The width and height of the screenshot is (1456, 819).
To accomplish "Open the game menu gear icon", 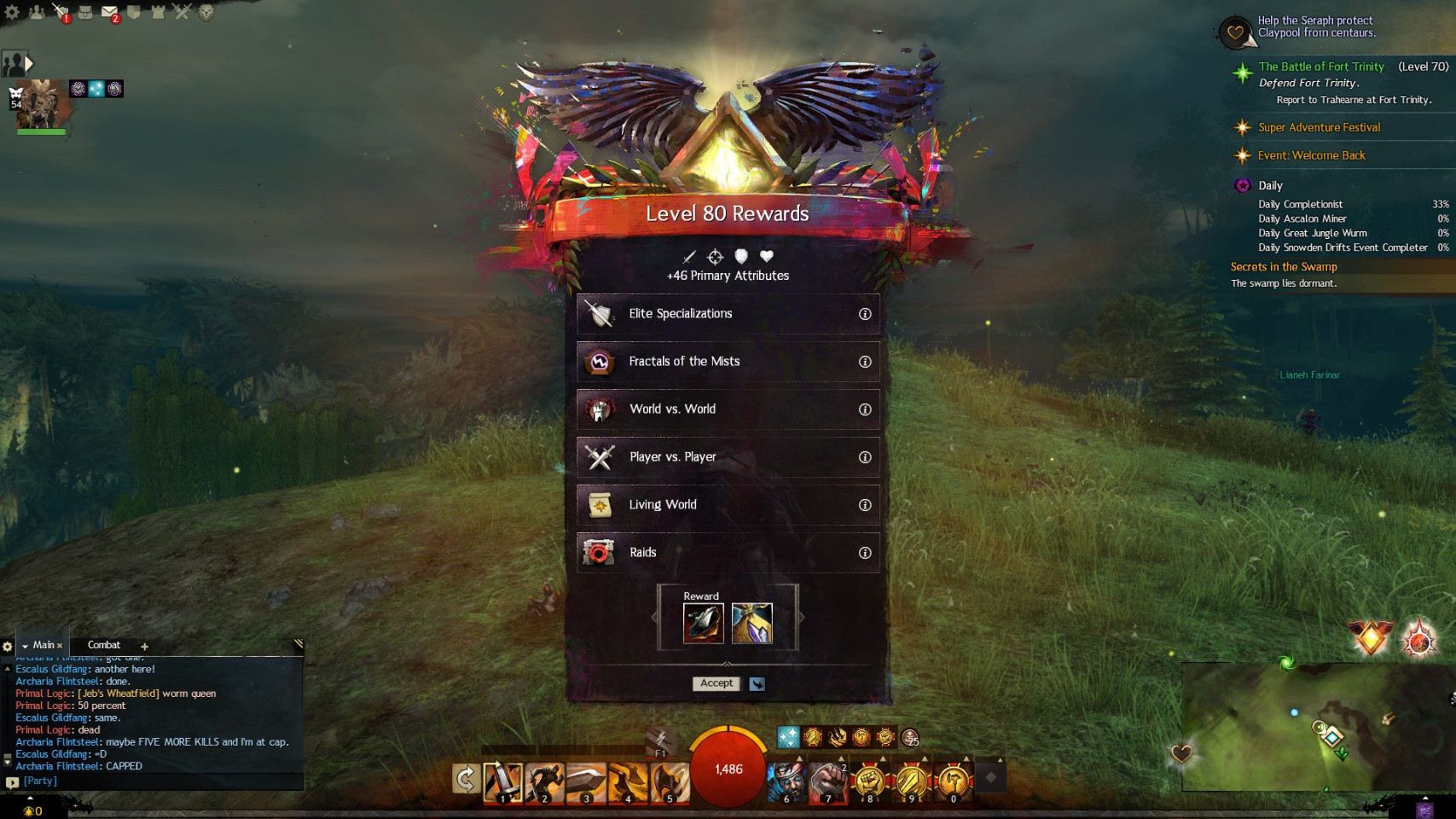I will click(x=12, y=12).
